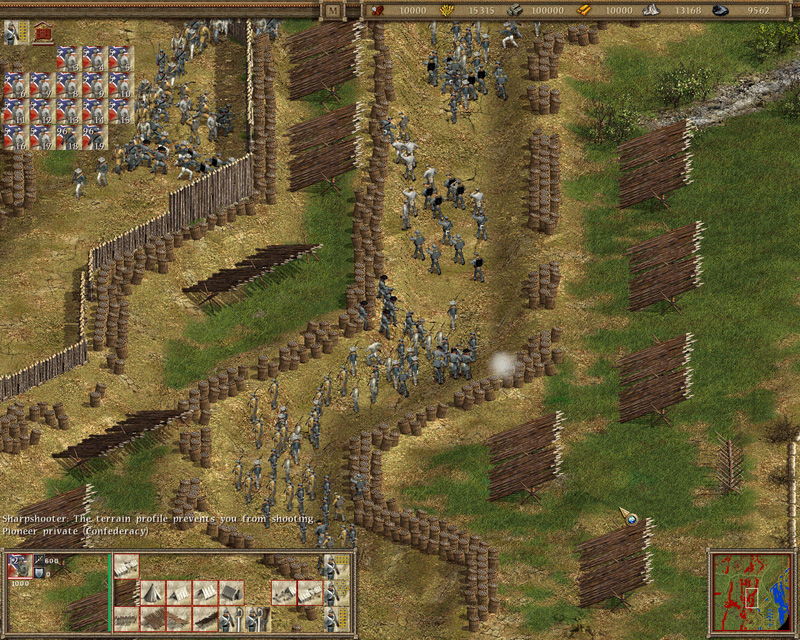Viewport: 800px width, 640px height.
Task: Click the red building icon
Action: 42,33
